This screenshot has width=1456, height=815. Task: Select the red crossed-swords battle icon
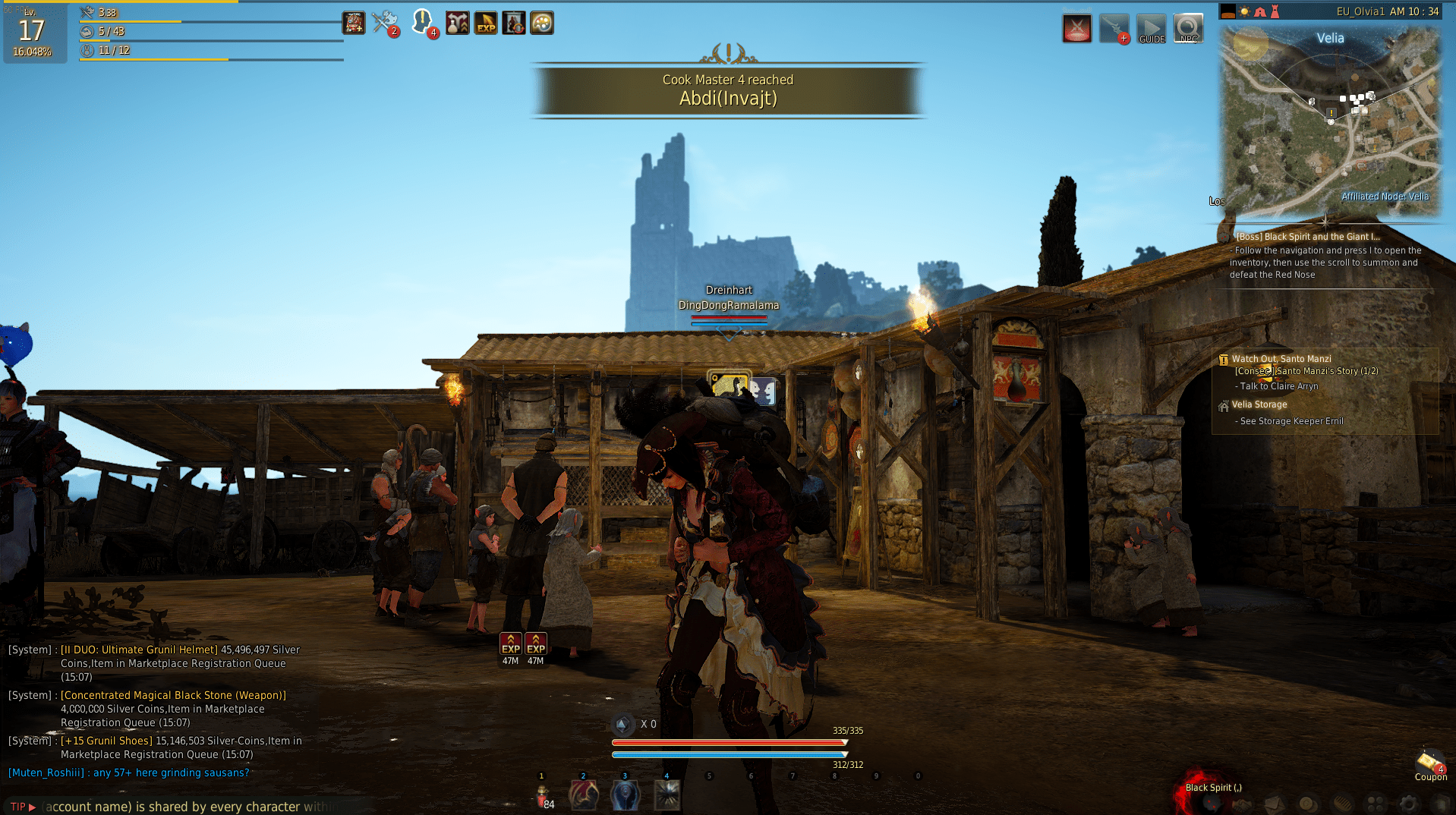[x=1076, y=27]
